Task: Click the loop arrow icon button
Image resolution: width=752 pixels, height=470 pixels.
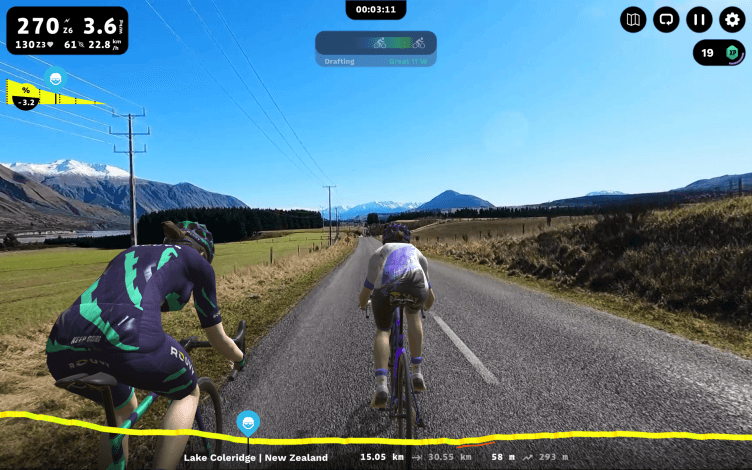Action: 666,19
